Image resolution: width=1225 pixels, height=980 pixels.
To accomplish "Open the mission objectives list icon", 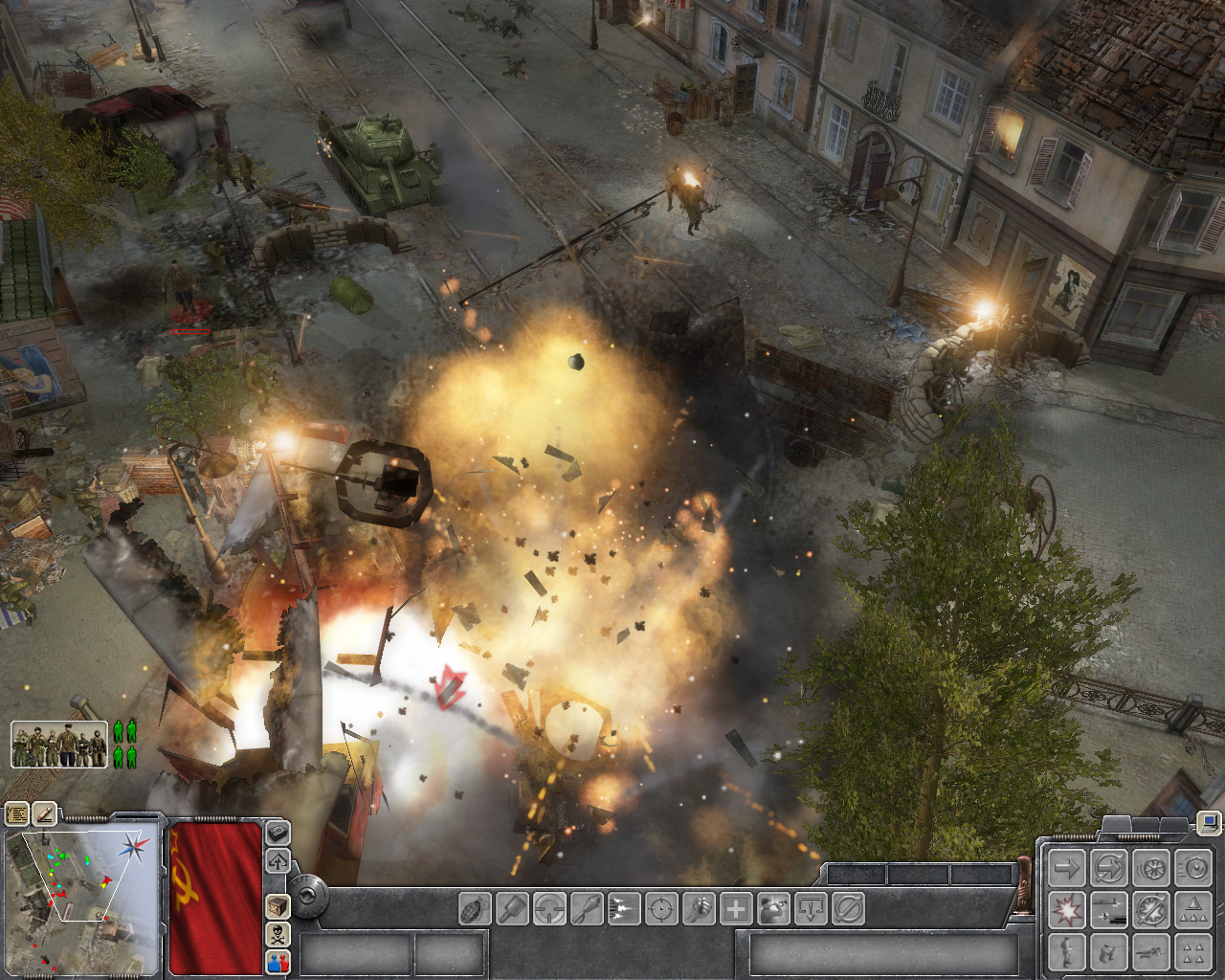I will pyautogui.click(x=17, y=813).
